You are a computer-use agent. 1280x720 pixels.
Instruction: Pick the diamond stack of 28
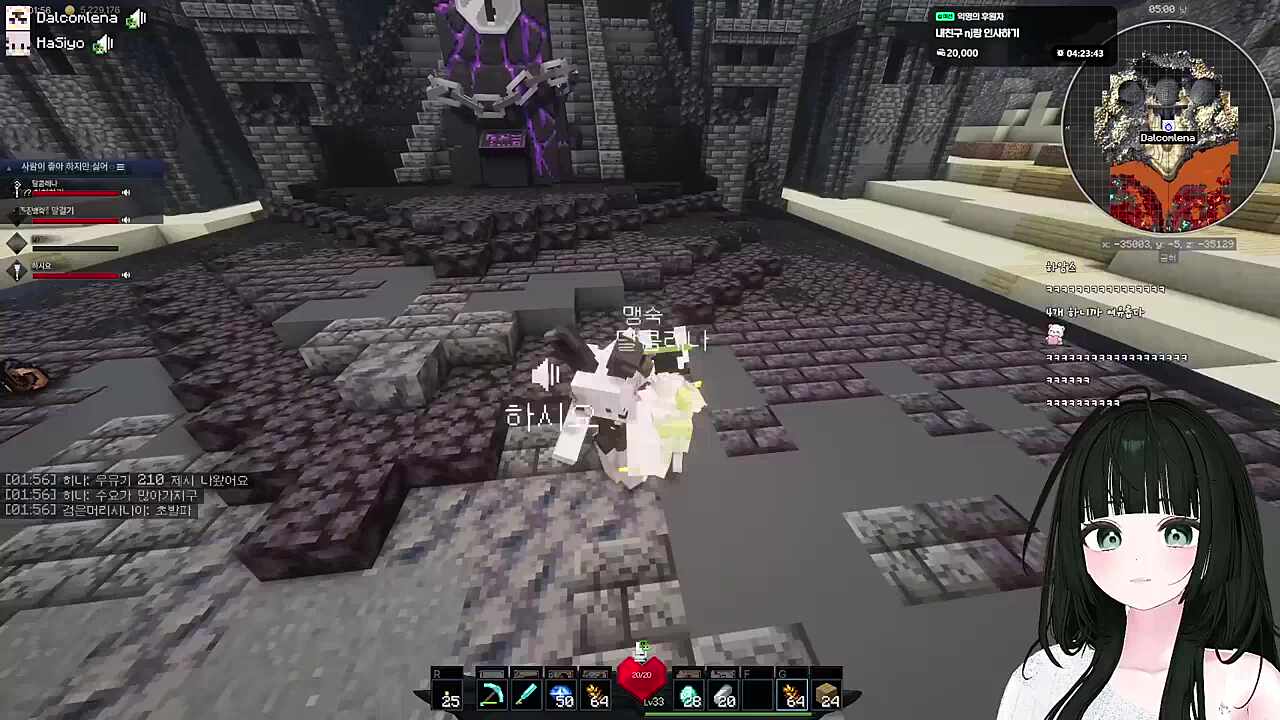[x=691, y=693]
